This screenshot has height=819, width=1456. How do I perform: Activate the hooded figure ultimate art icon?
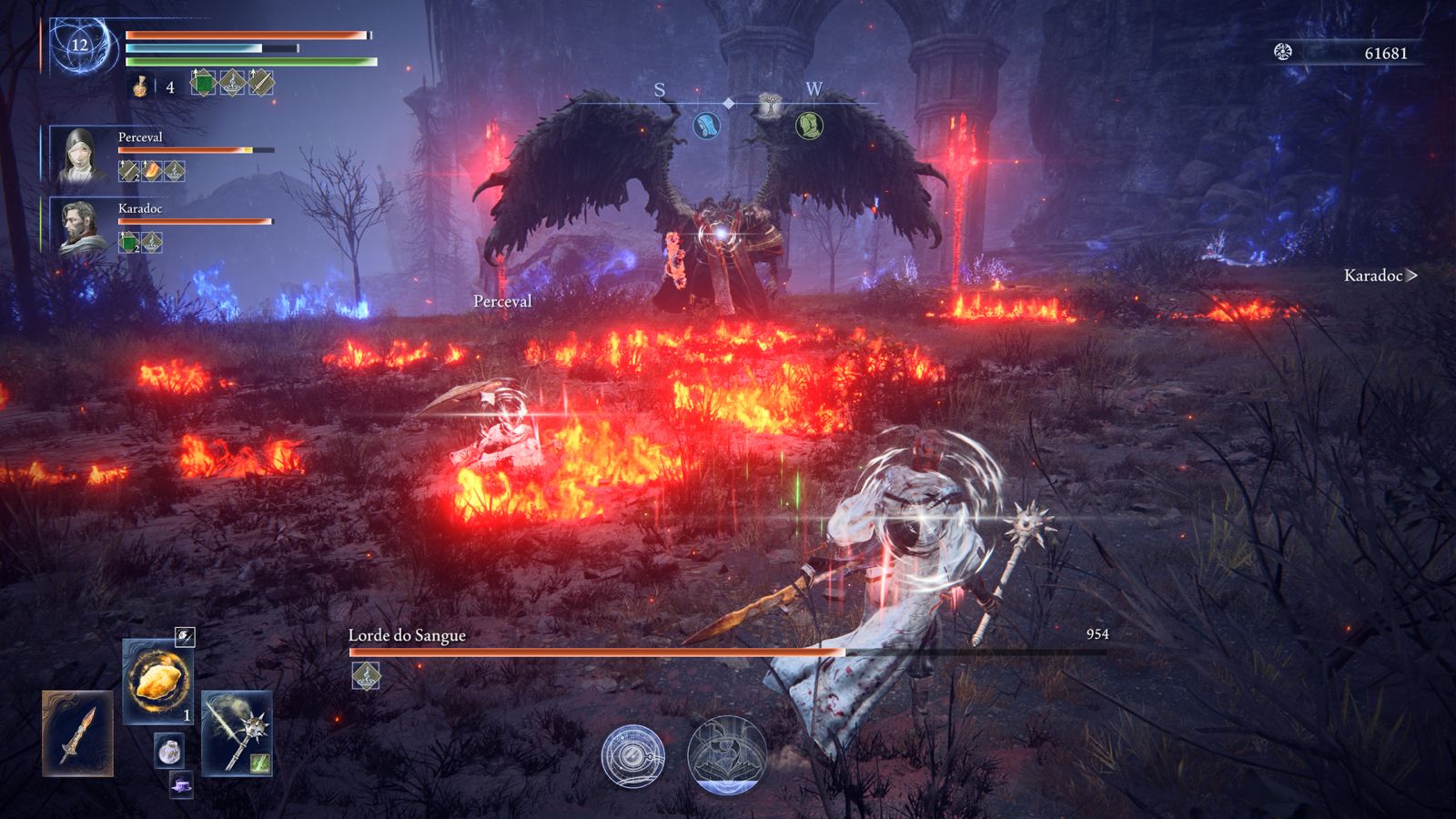pyautogui.click(x=726, y=754)
